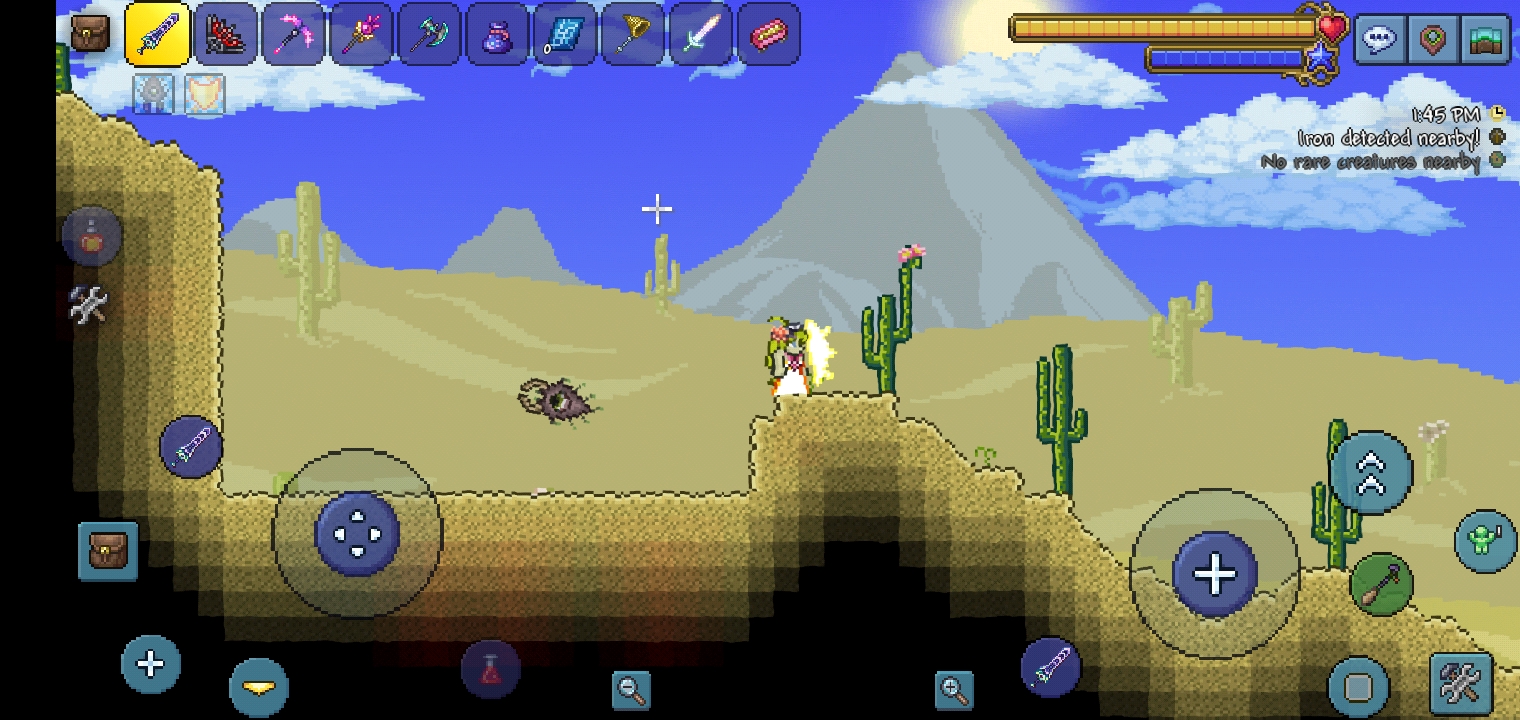Tap the green shovel tool button
The image size is (1520, 720).
pyautogui.click(x=1381, y=583)
